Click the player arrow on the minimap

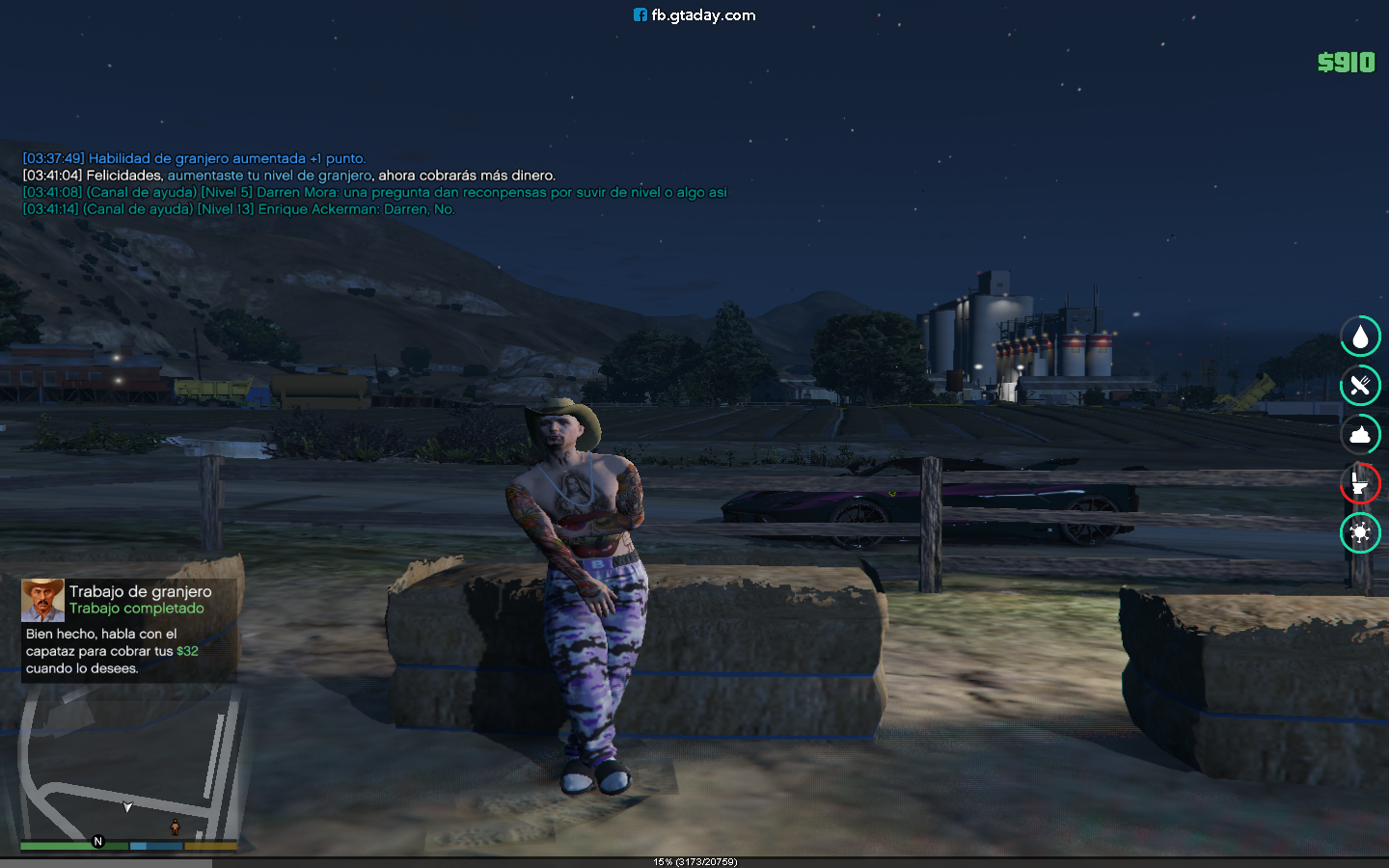coord(127,807)
